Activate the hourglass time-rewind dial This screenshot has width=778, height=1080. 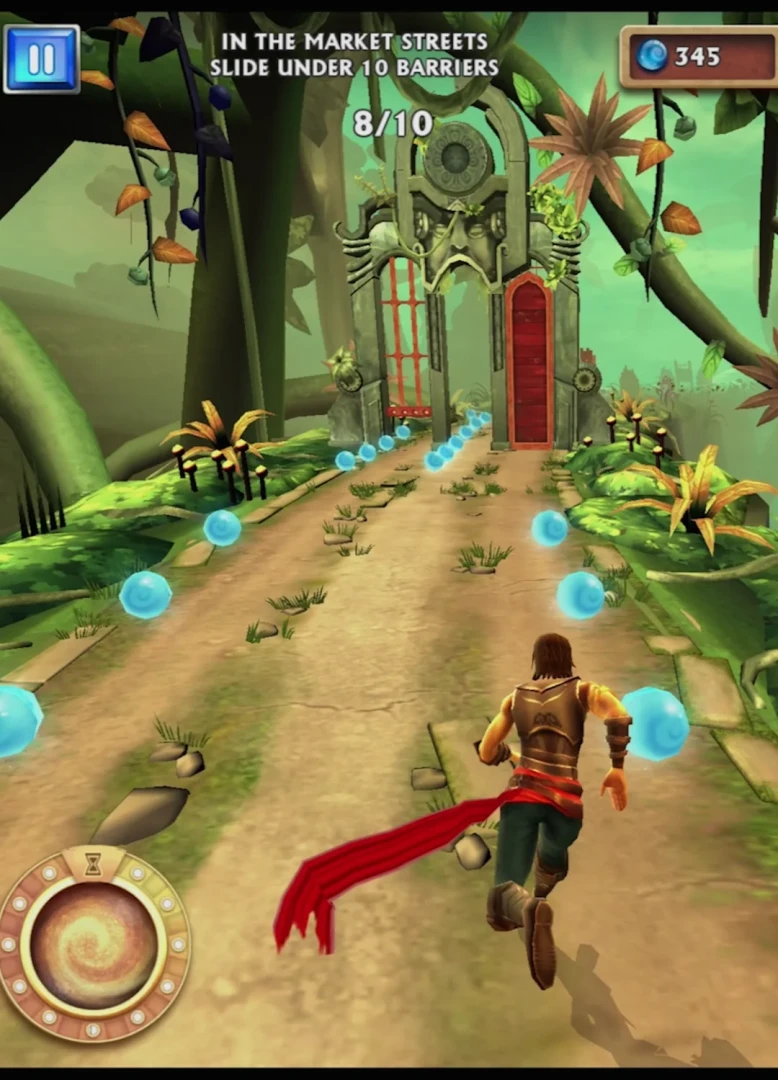[93, 946]
